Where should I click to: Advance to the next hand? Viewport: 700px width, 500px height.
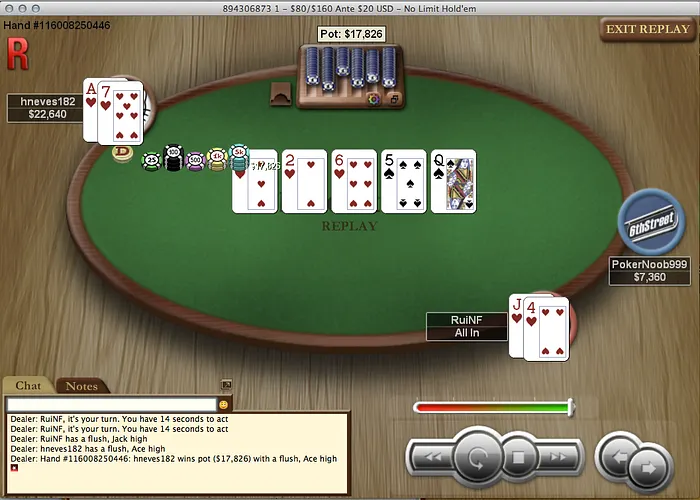(x=648, y=466)
